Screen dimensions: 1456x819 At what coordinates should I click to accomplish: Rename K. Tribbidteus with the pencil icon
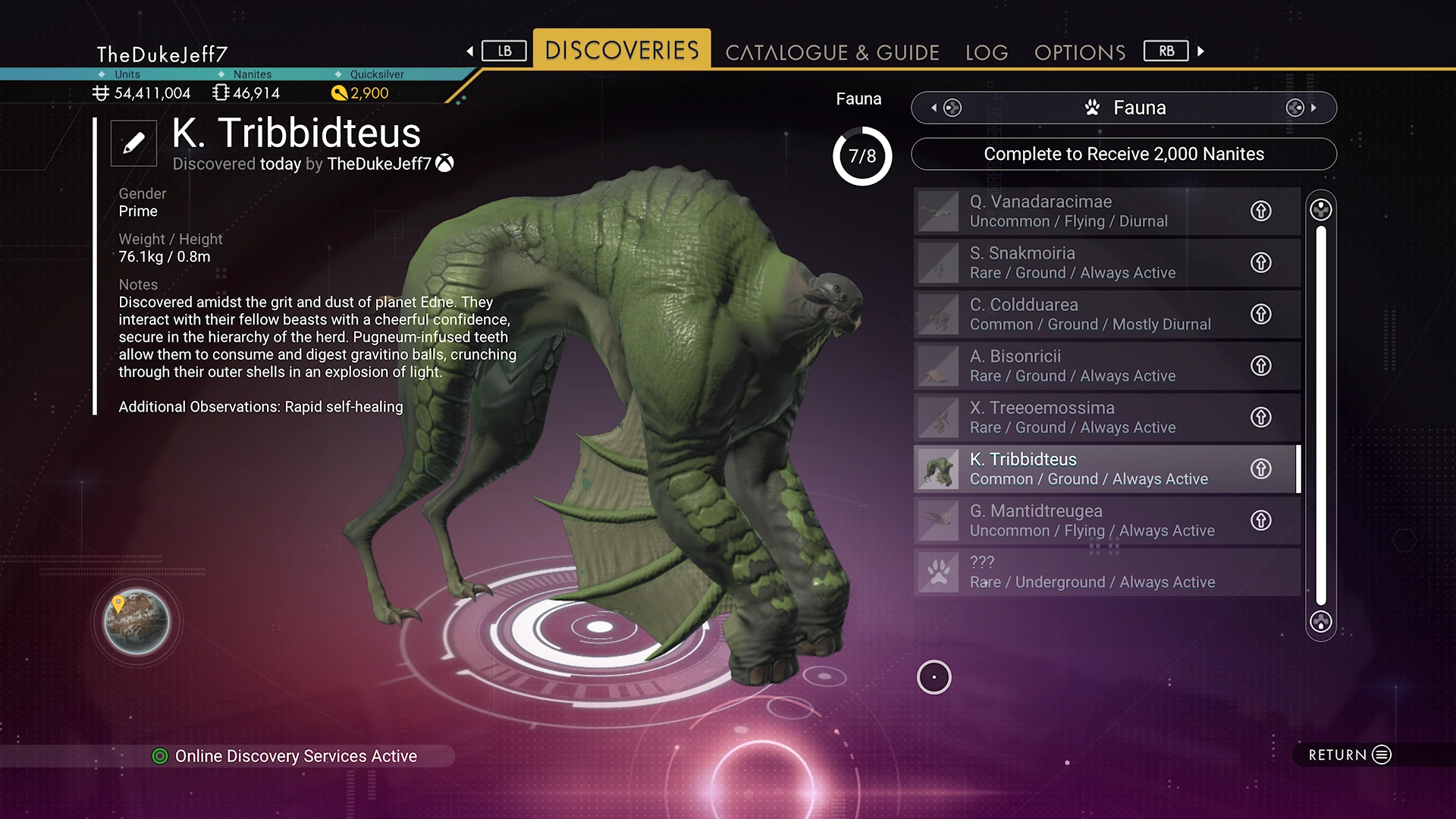coord(133,143)
